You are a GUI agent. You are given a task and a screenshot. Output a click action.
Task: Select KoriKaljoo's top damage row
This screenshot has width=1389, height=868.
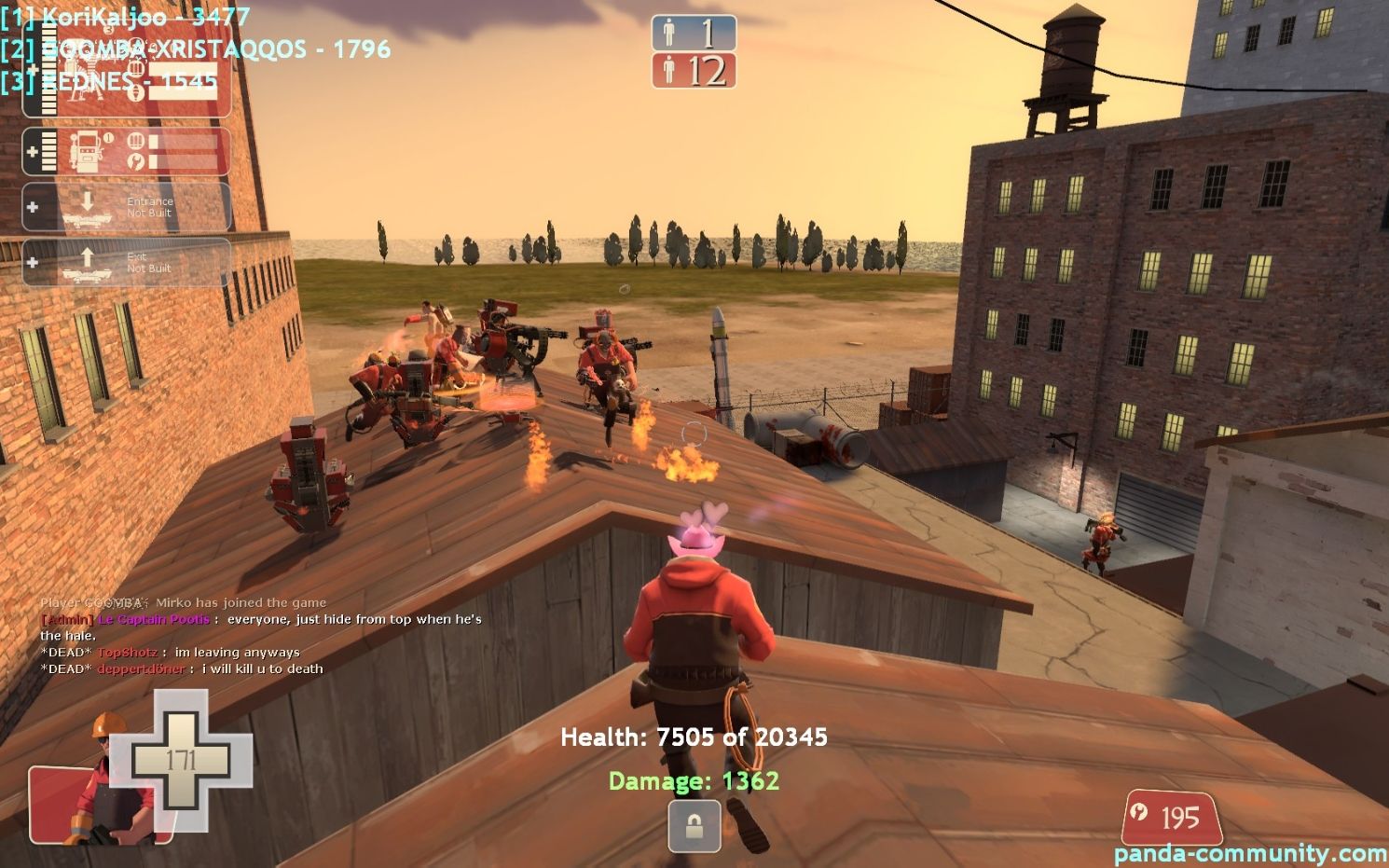point(125,16)
